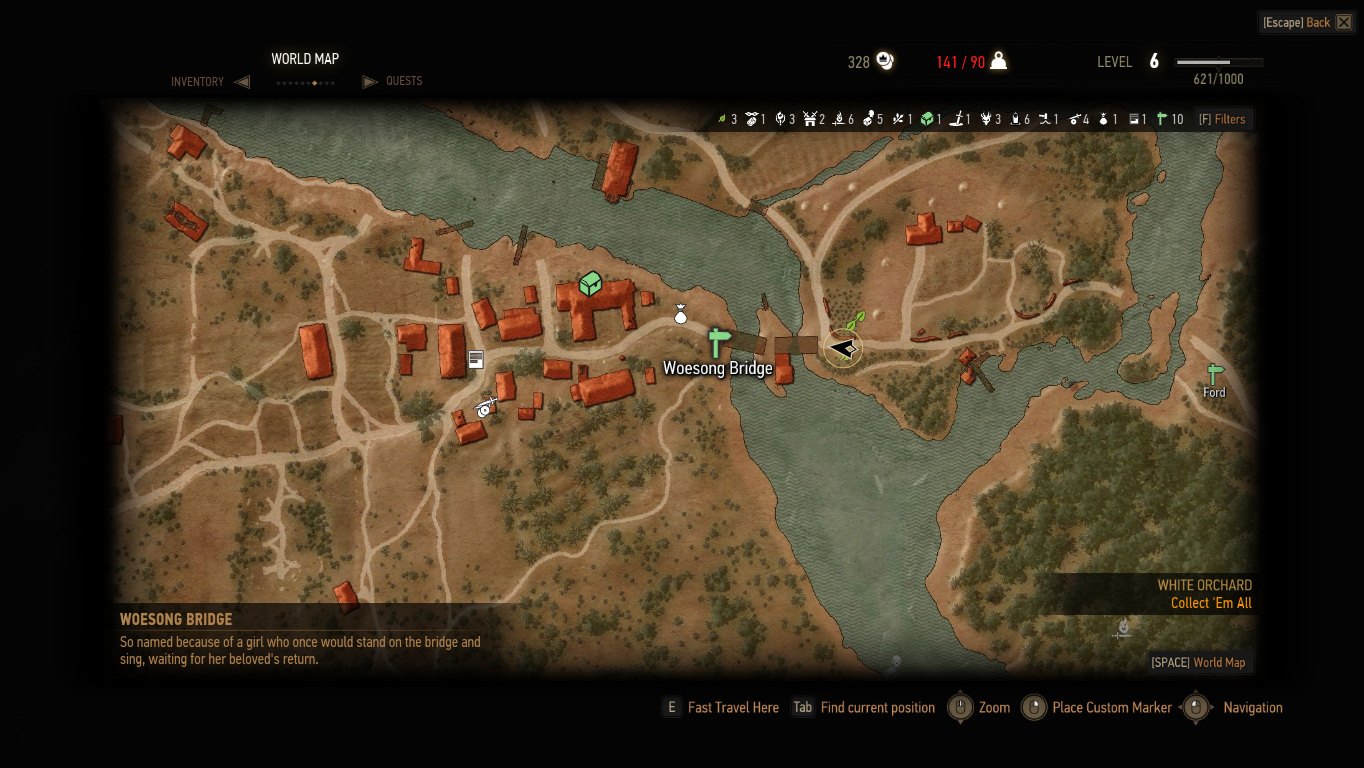Viewport: 1364px width, 768px height.
Task: Close the map with the Back X button
Action: (x=1343, y=22)
